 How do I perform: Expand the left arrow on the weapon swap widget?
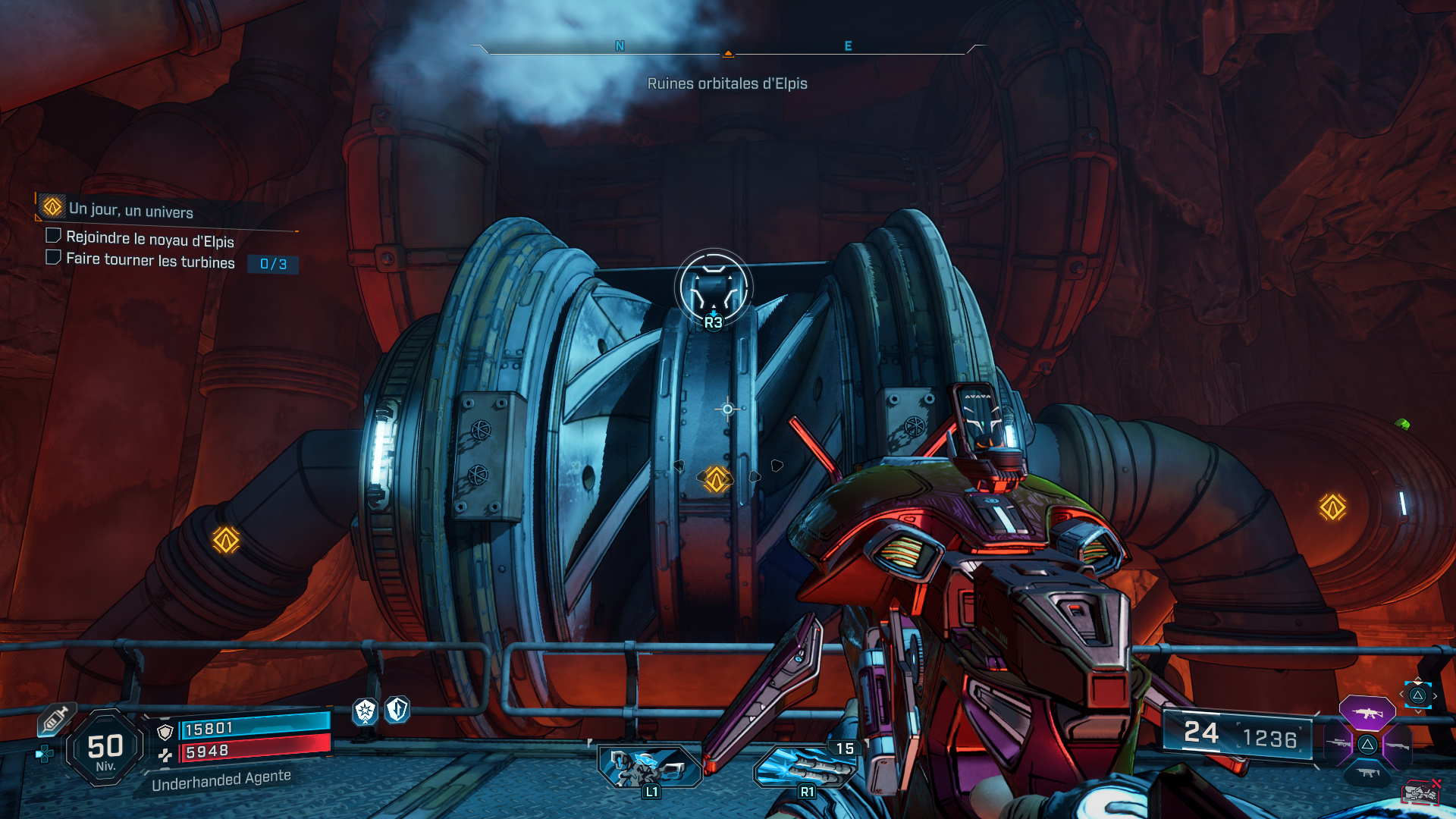pos(1401,694)
